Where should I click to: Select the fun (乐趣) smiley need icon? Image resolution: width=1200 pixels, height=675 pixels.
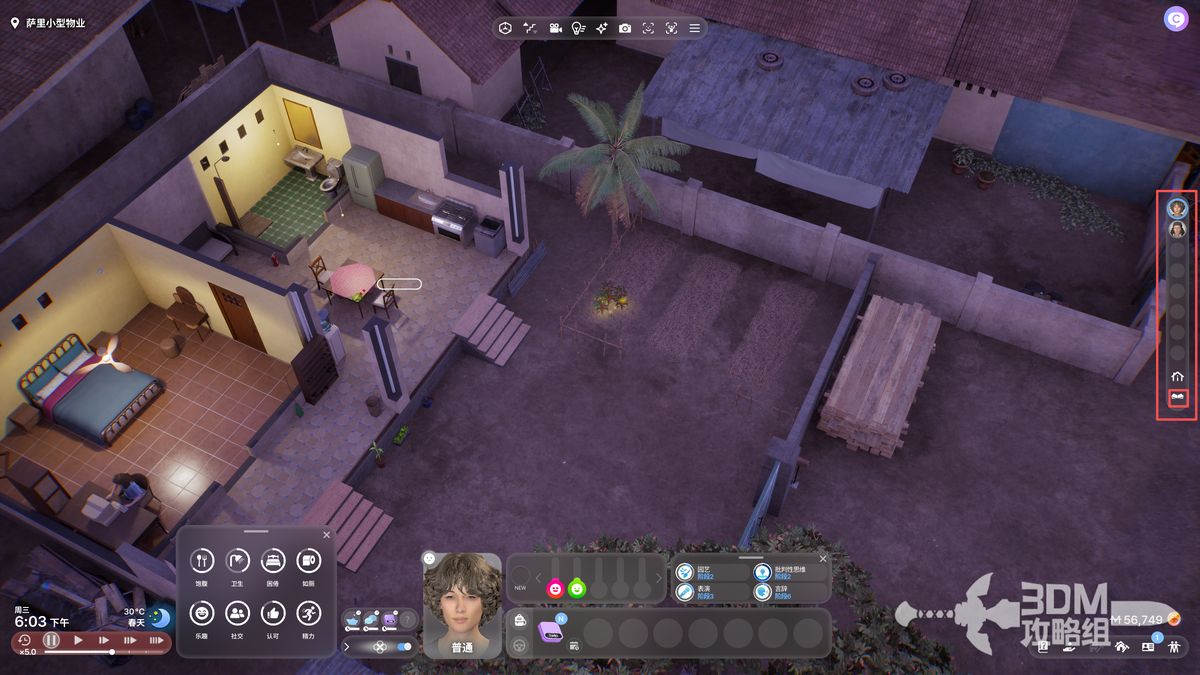tap(202, 613)
